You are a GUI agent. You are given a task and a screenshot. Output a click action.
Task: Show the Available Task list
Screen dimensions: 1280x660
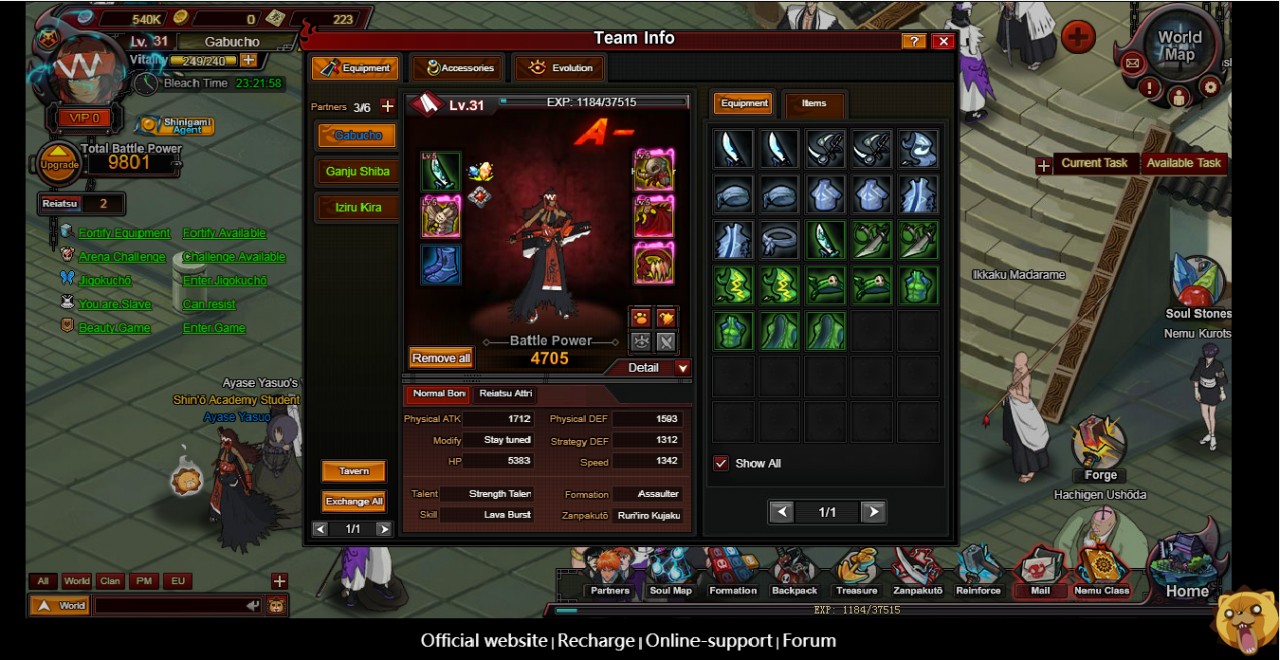coord(1184,163)
